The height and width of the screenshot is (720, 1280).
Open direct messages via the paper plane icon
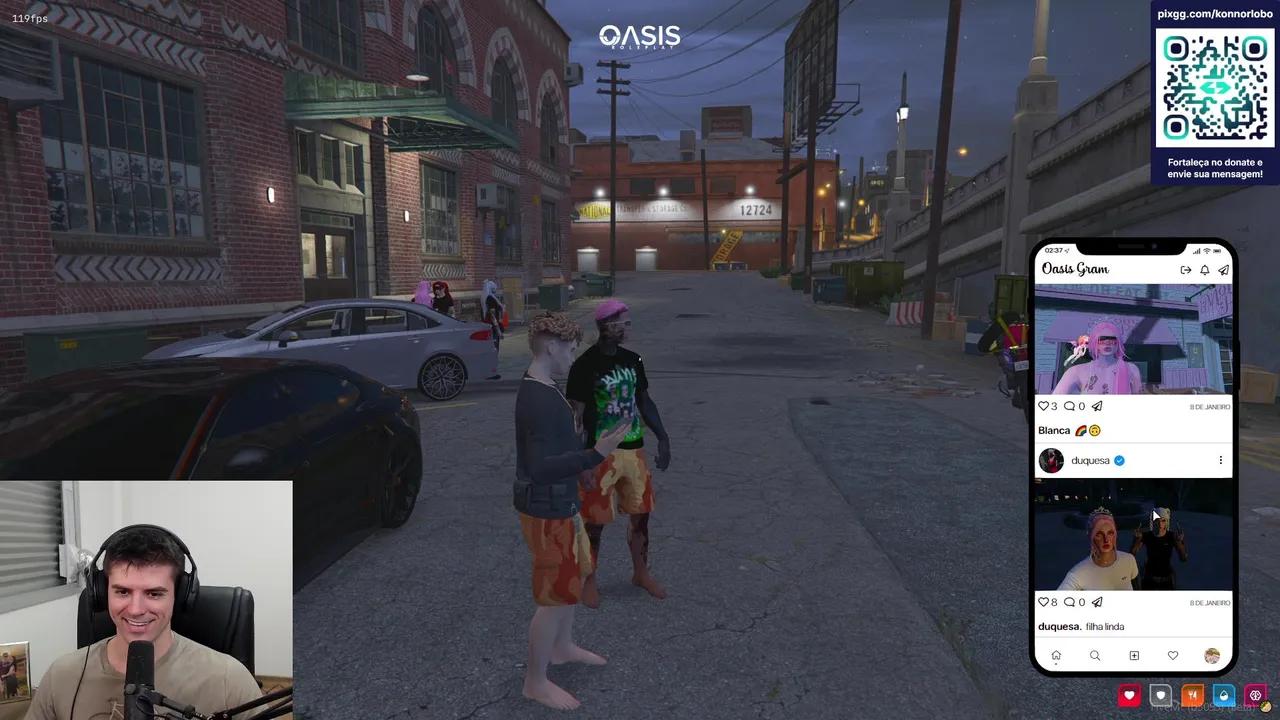tap(1223, 269)
